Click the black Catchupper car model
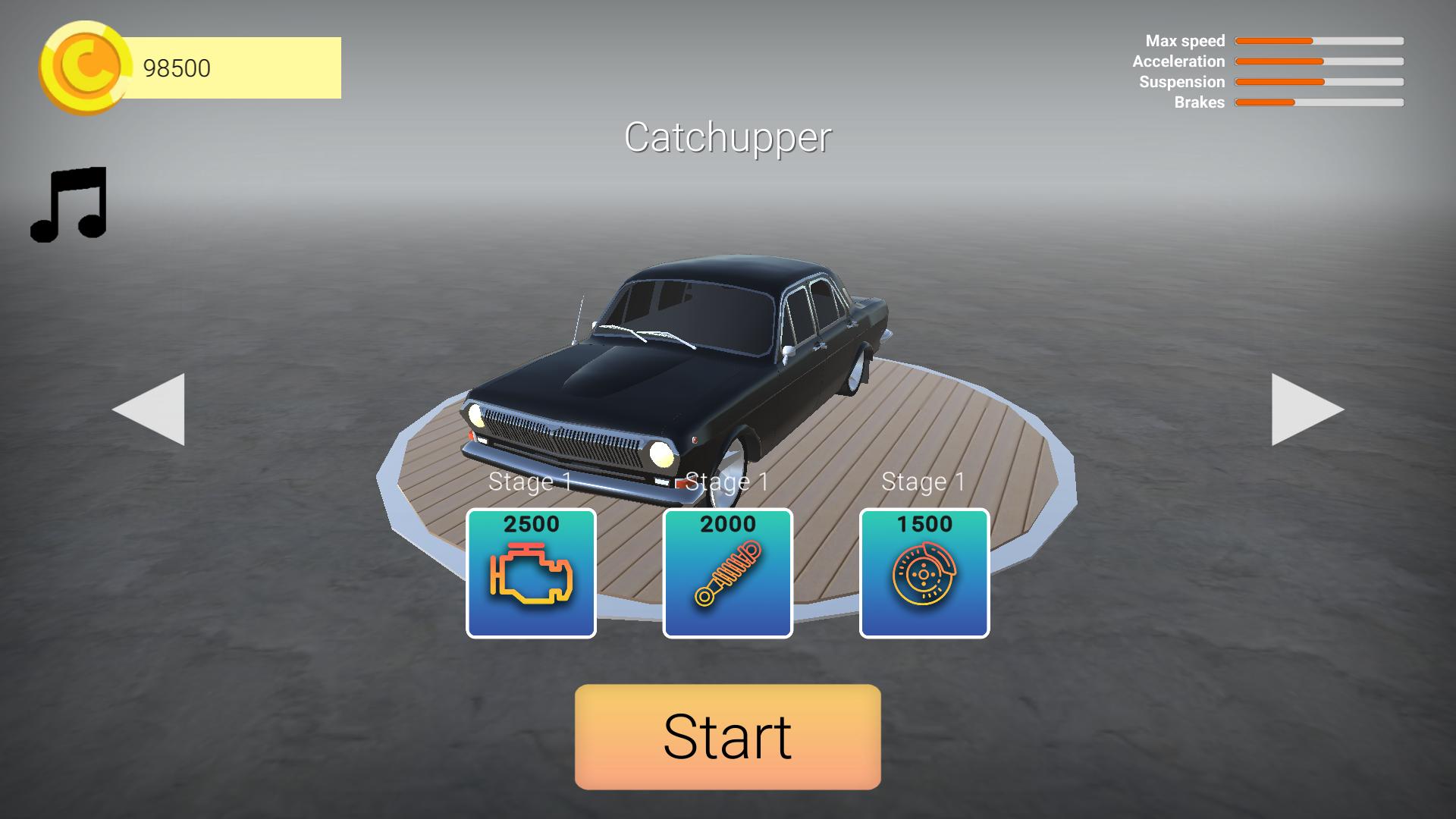The image size is (1456, 819). [x=682, y=364]
